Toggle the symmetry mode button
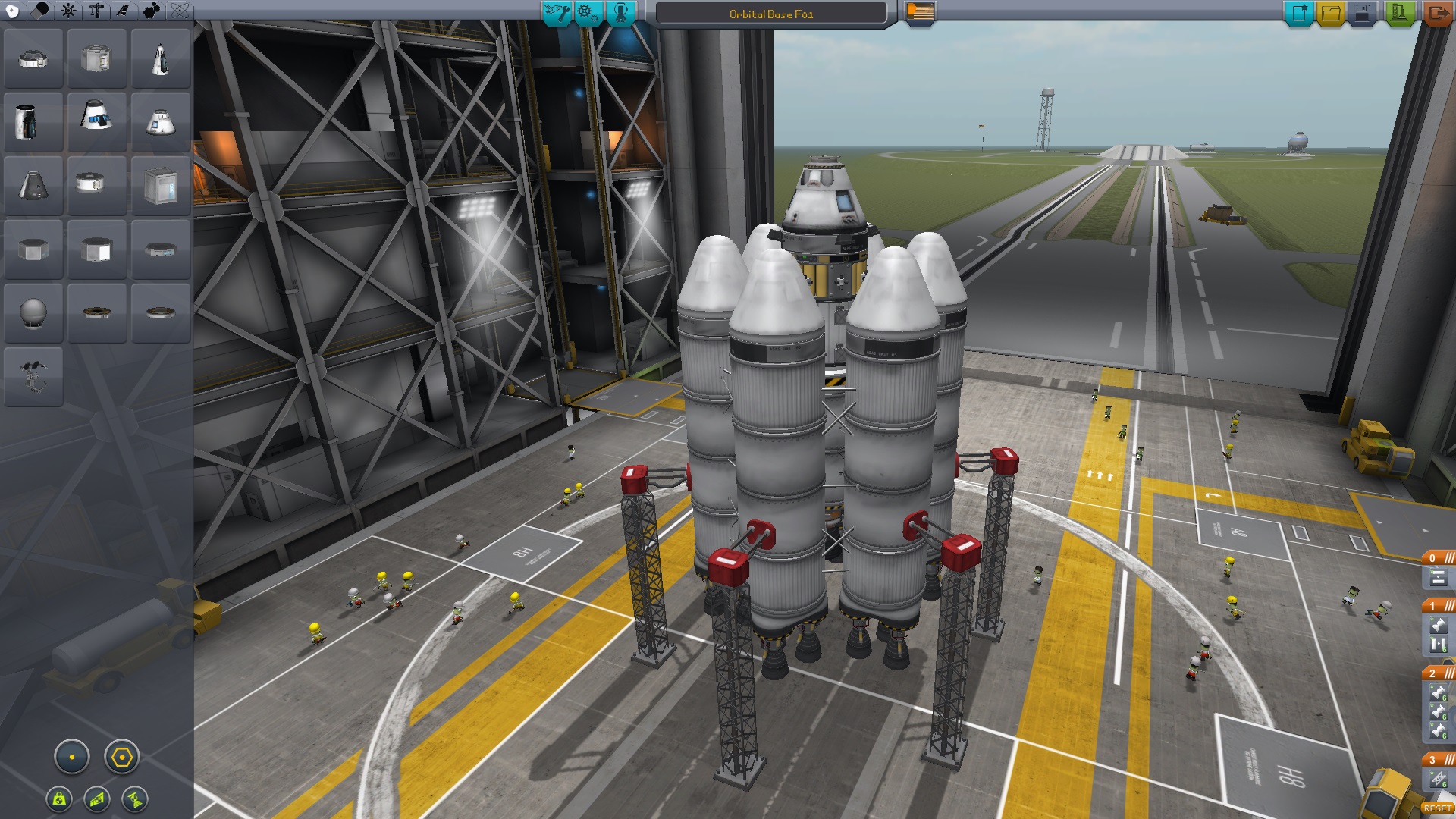Screen dimensions: 1456x819 [x=72, y=757]
